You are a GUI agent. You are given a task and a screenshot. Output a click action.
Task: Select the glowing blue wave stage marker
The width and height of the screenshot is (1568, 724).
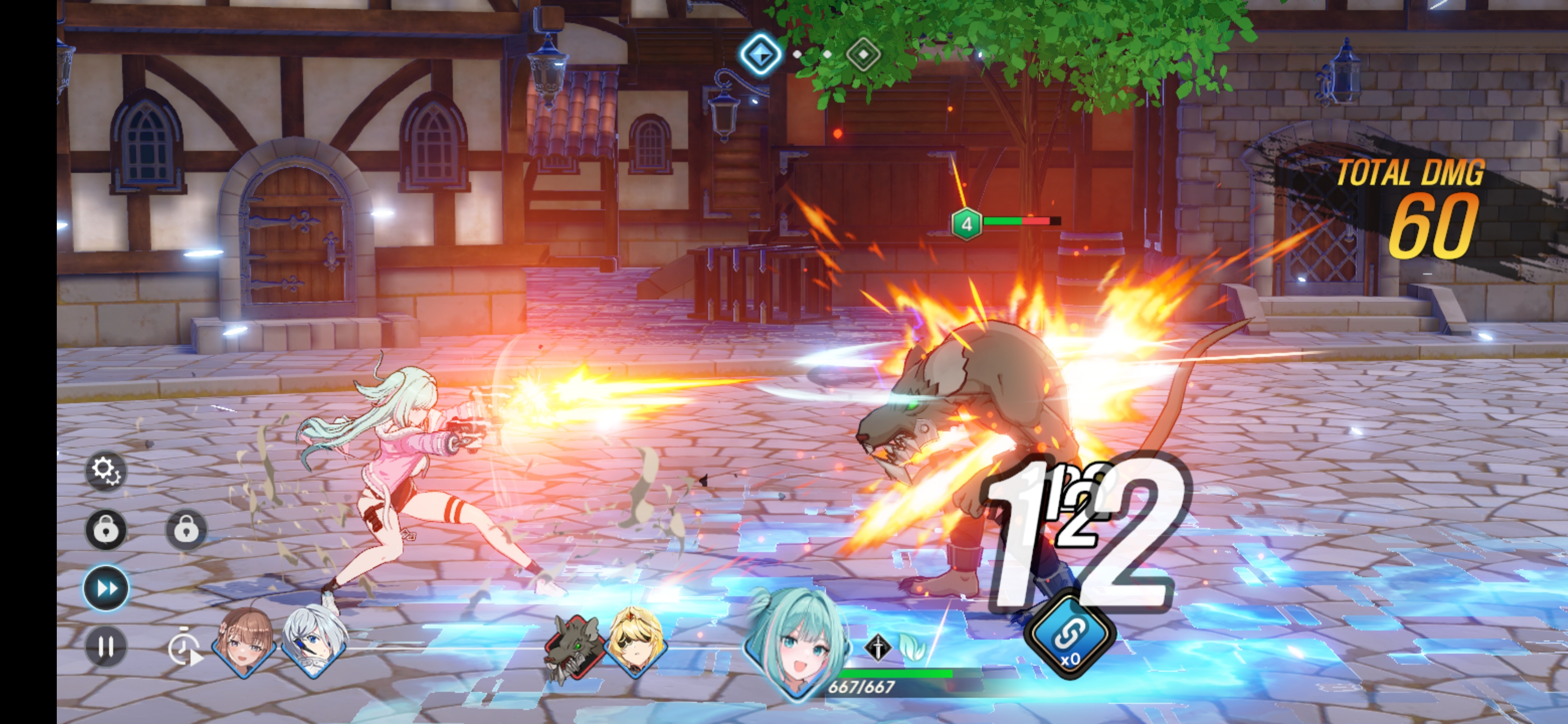(x=760, y=54)
